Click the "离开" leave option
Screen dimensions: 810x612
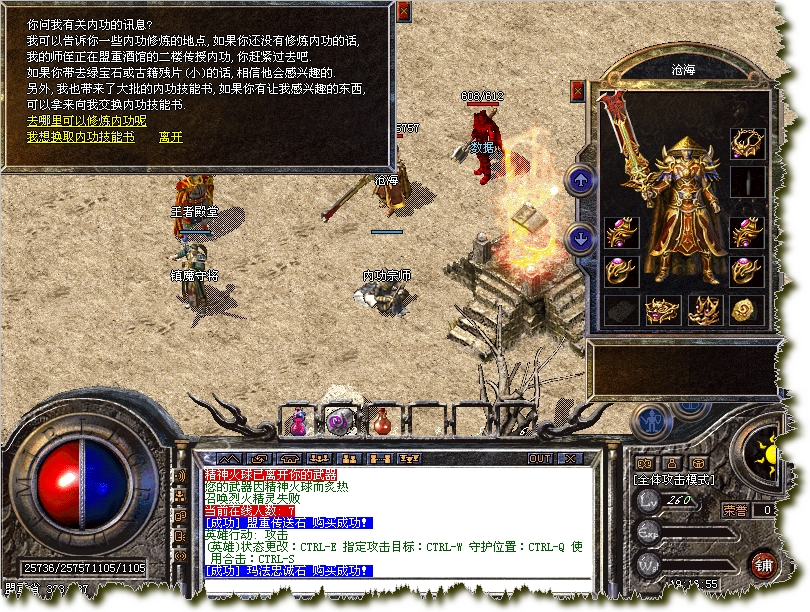(171, 137)
